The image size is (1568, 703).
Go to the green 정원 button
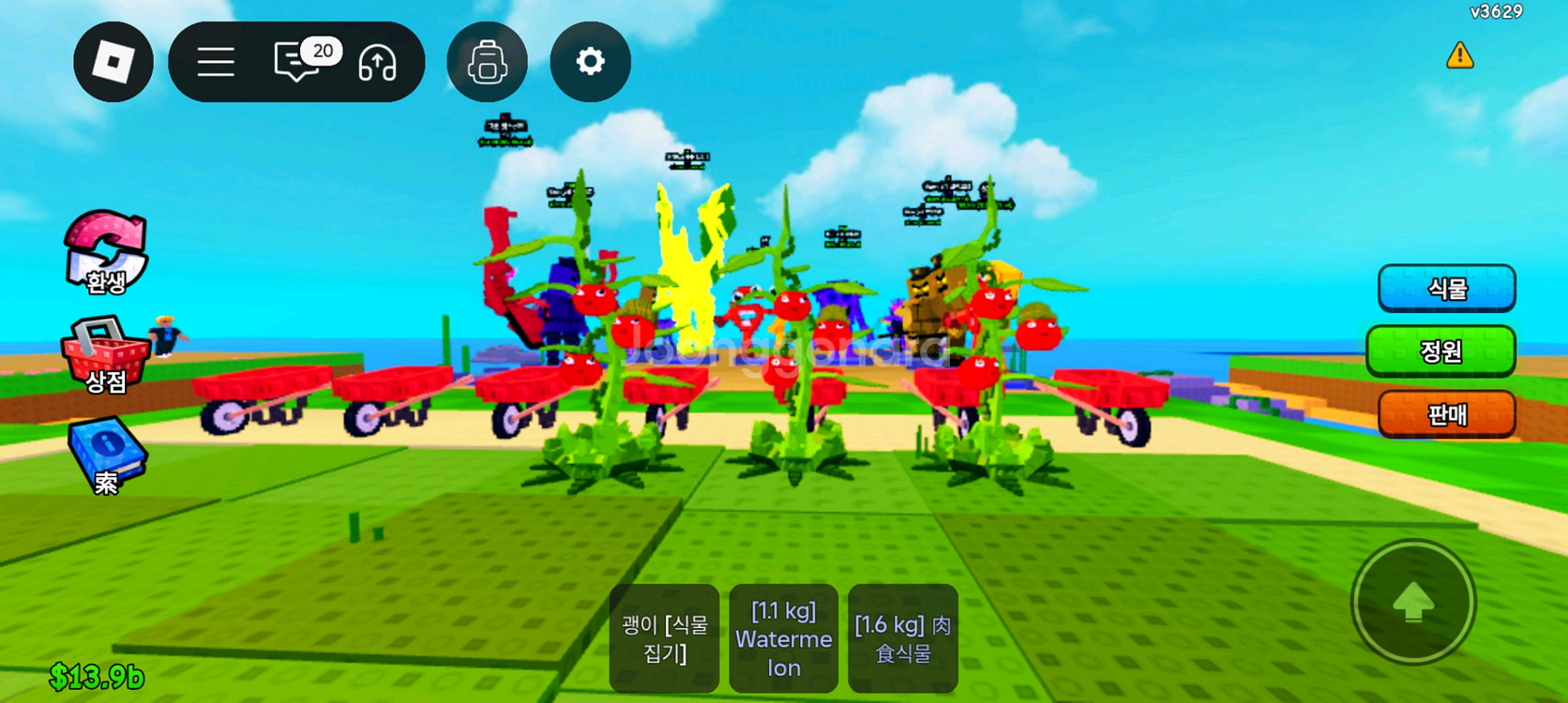click(x=1440, y=351)
